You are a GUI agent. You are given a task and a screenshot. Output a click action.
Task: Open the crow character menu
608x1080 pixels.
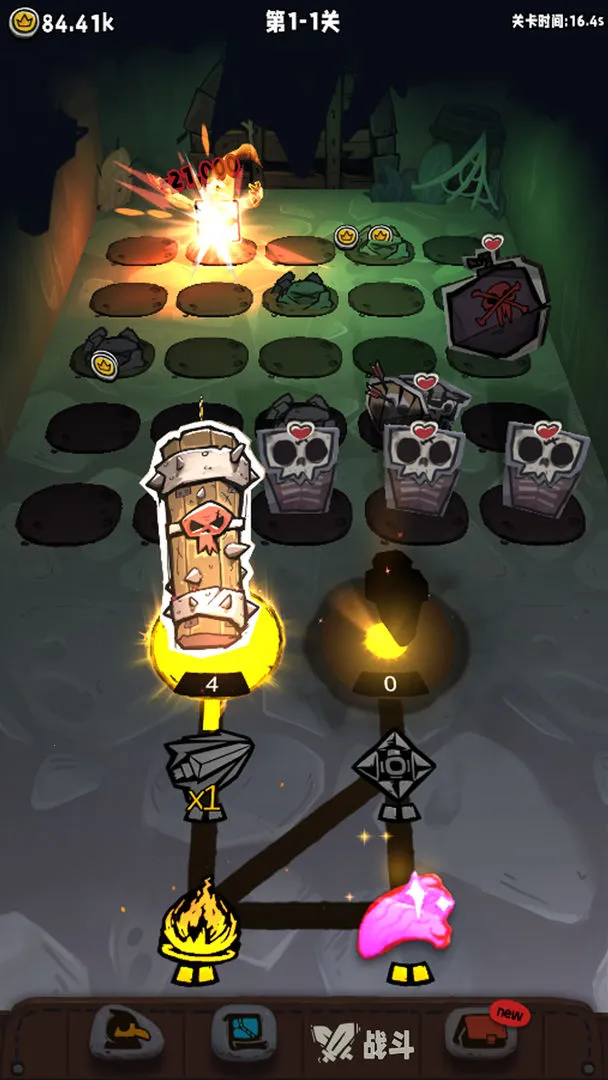coord(126,1034)
